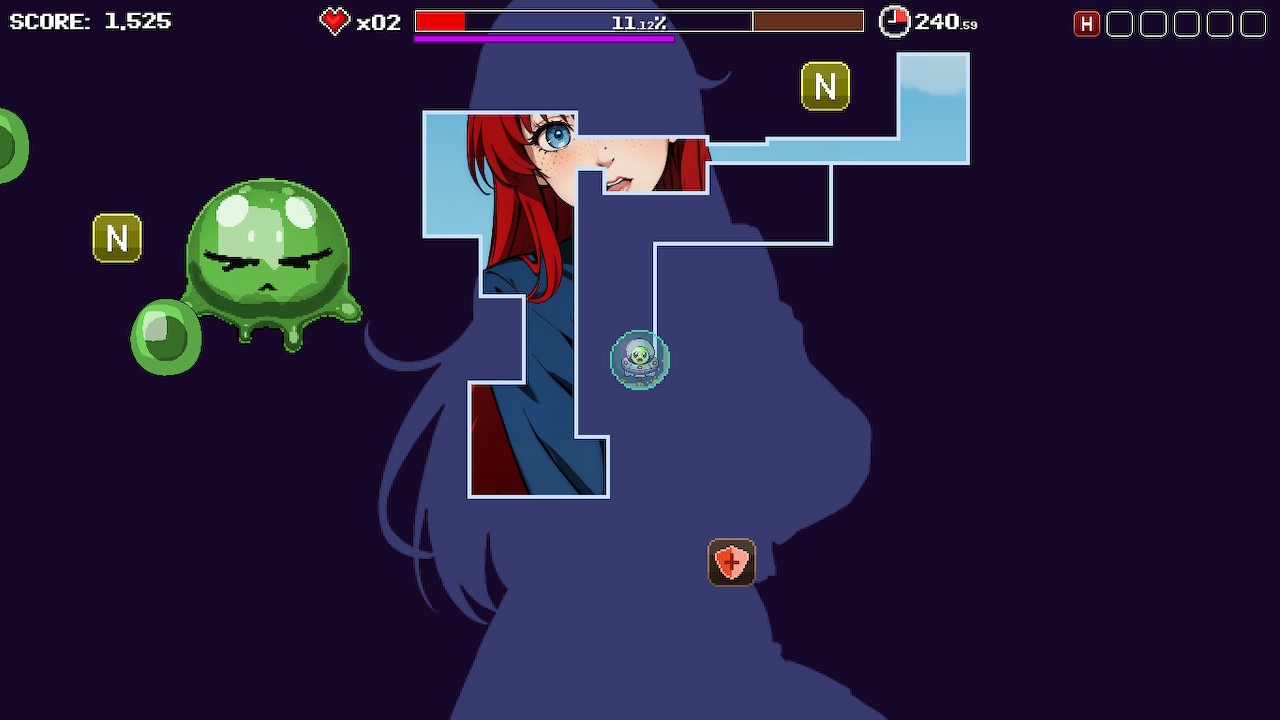Toggle the first empty inventory slot
1280x720 pixels.
[1120, 23]
